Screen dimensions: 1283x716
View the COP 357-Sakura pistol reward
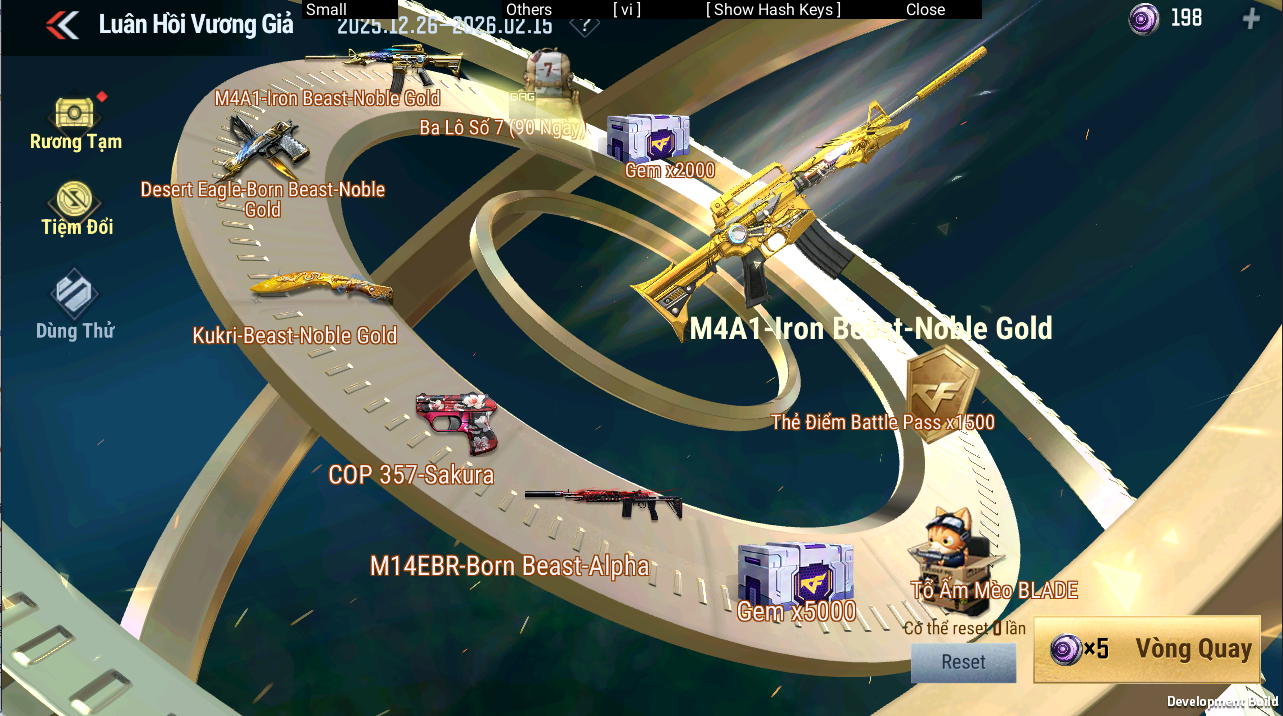tap(456, 424)
